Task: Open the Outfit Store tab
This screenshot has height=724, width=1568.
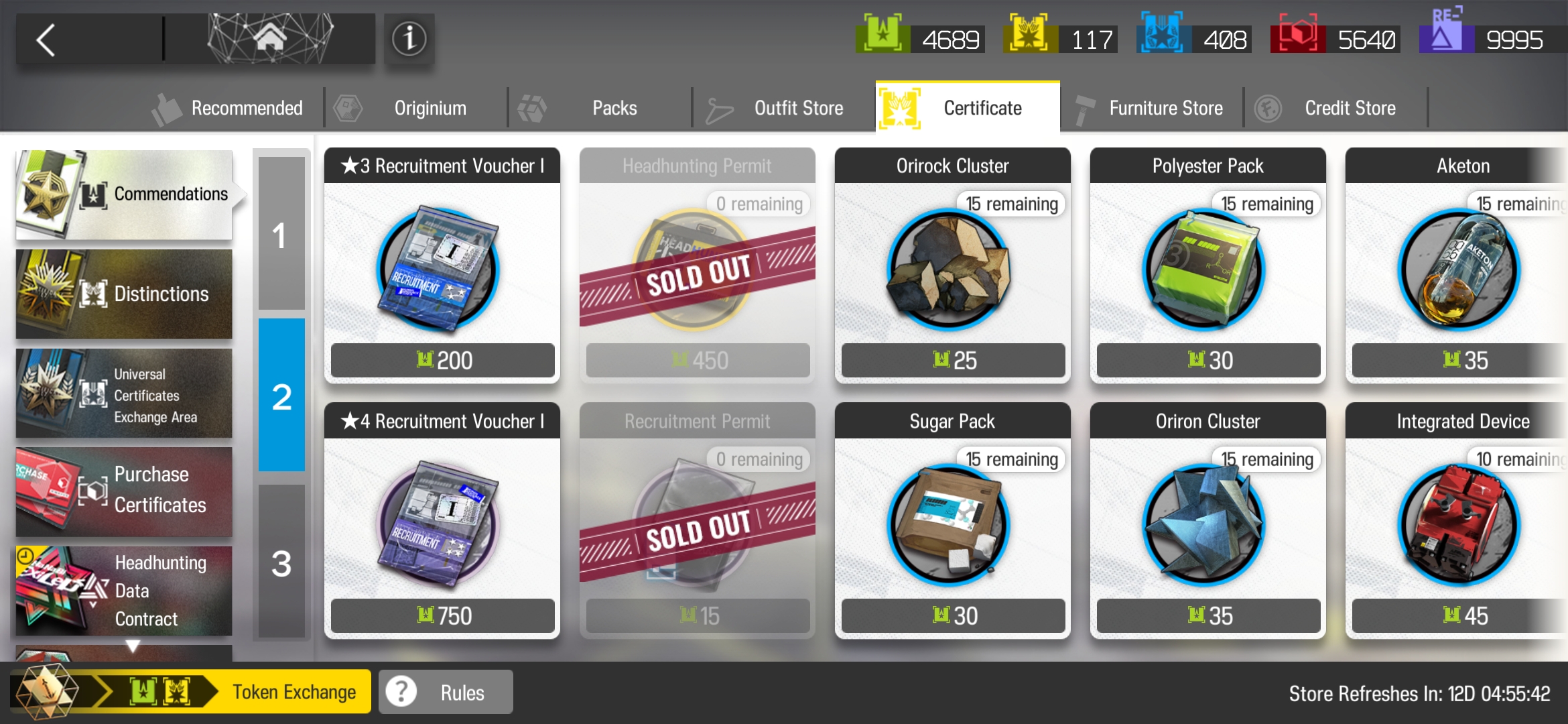Action: [x=784, y=108]
